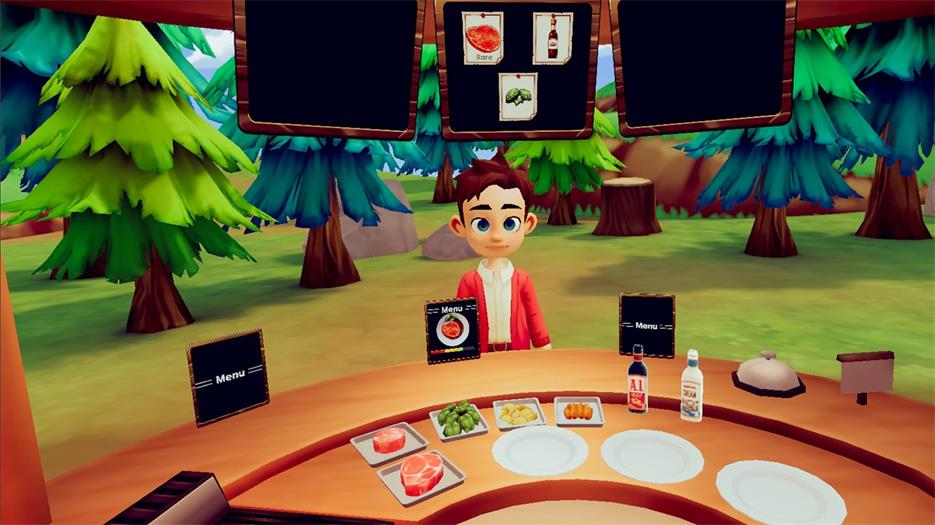Screen dimensions: 935x525
Task: Open the Menu sign beside the A1 bottle
Action: click(x=646, y=324)
